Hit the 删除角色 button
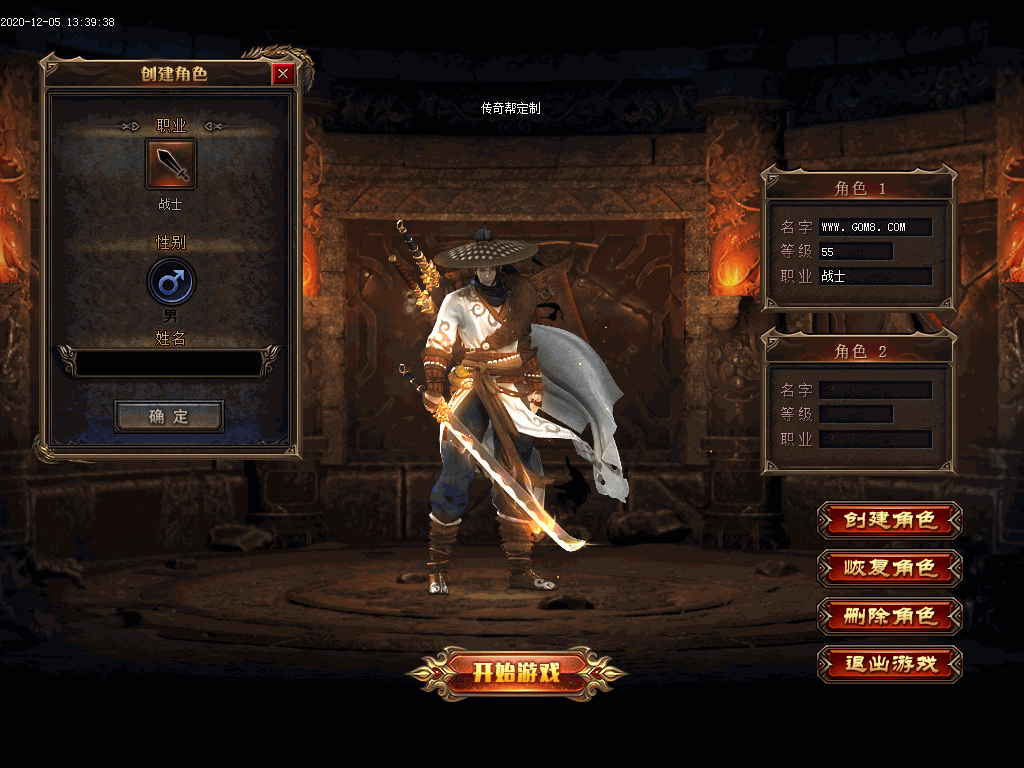Screen dimensions: 1024x768 pyautogui.click(x=889, y=616)
